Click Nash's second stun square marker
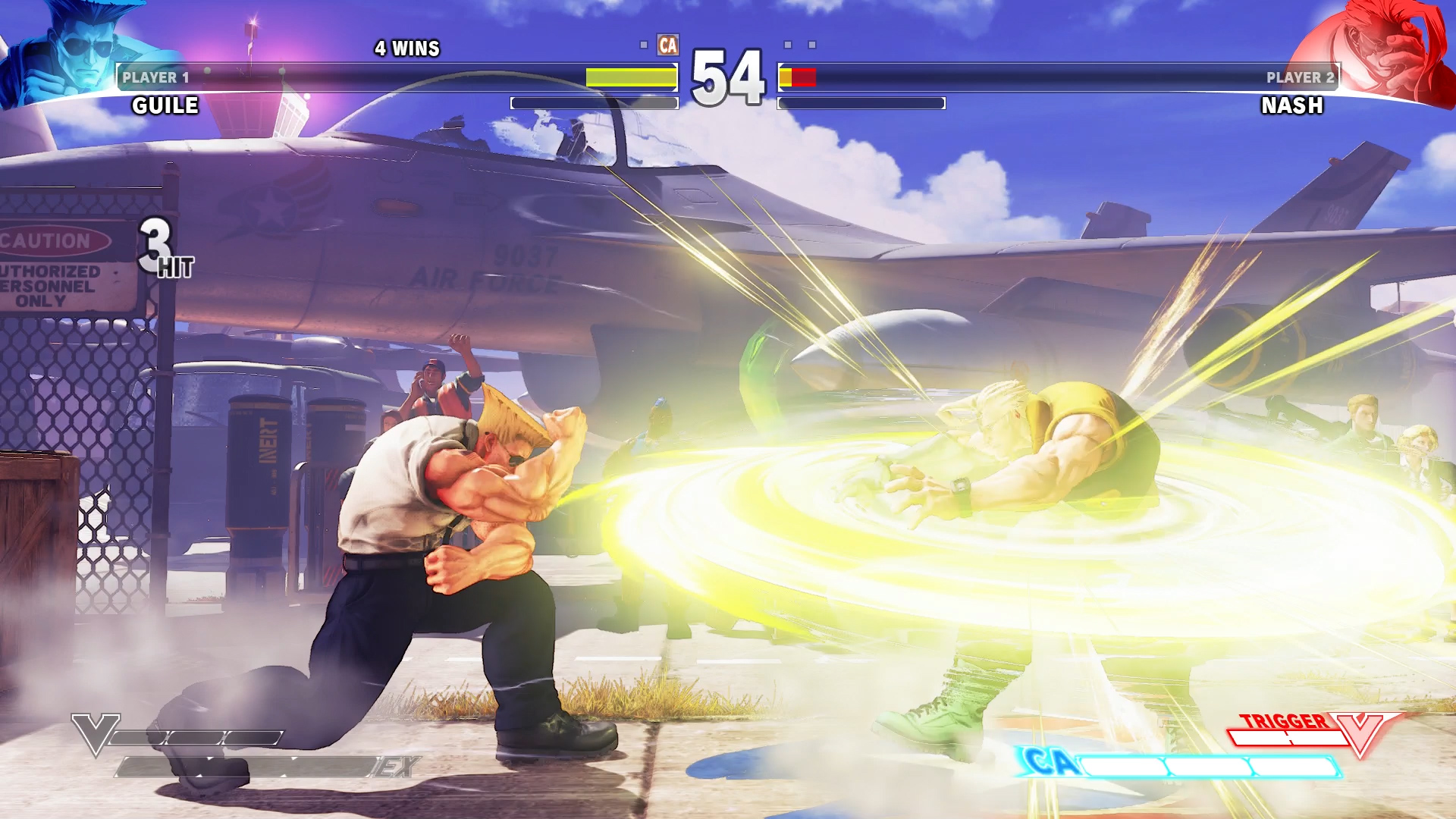 [x=811, y=45]
